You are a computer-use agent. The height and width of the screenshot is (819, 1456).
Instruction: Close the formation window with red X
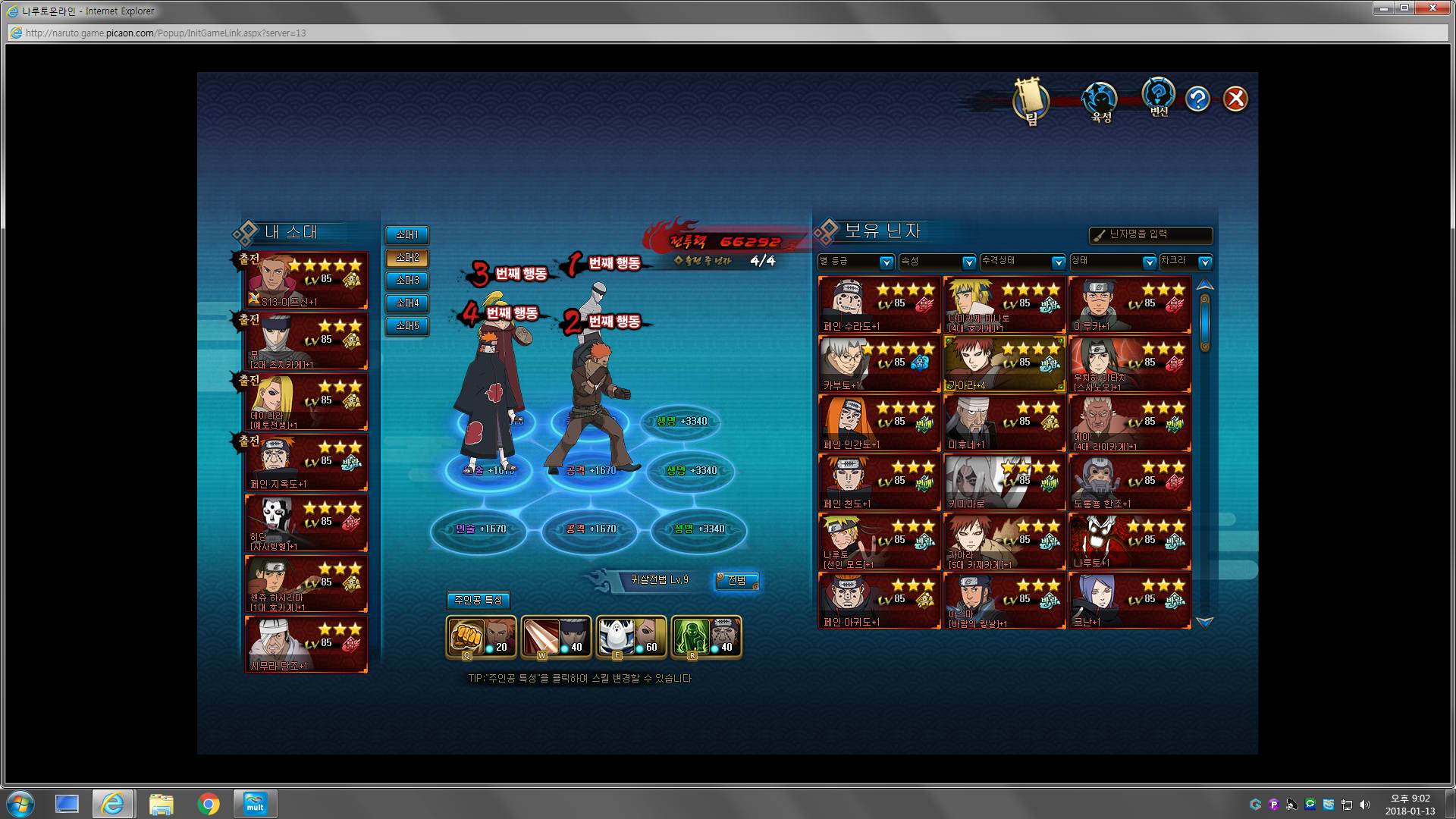[1235, 99]
